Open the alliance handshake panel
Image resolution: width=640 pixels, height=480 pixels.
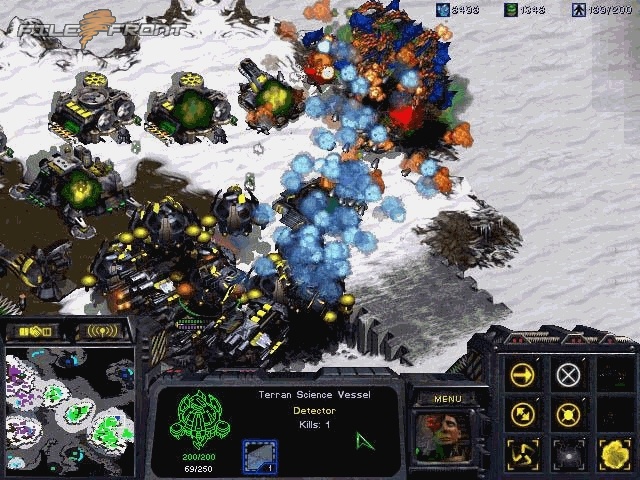click(x=32, y=330)
